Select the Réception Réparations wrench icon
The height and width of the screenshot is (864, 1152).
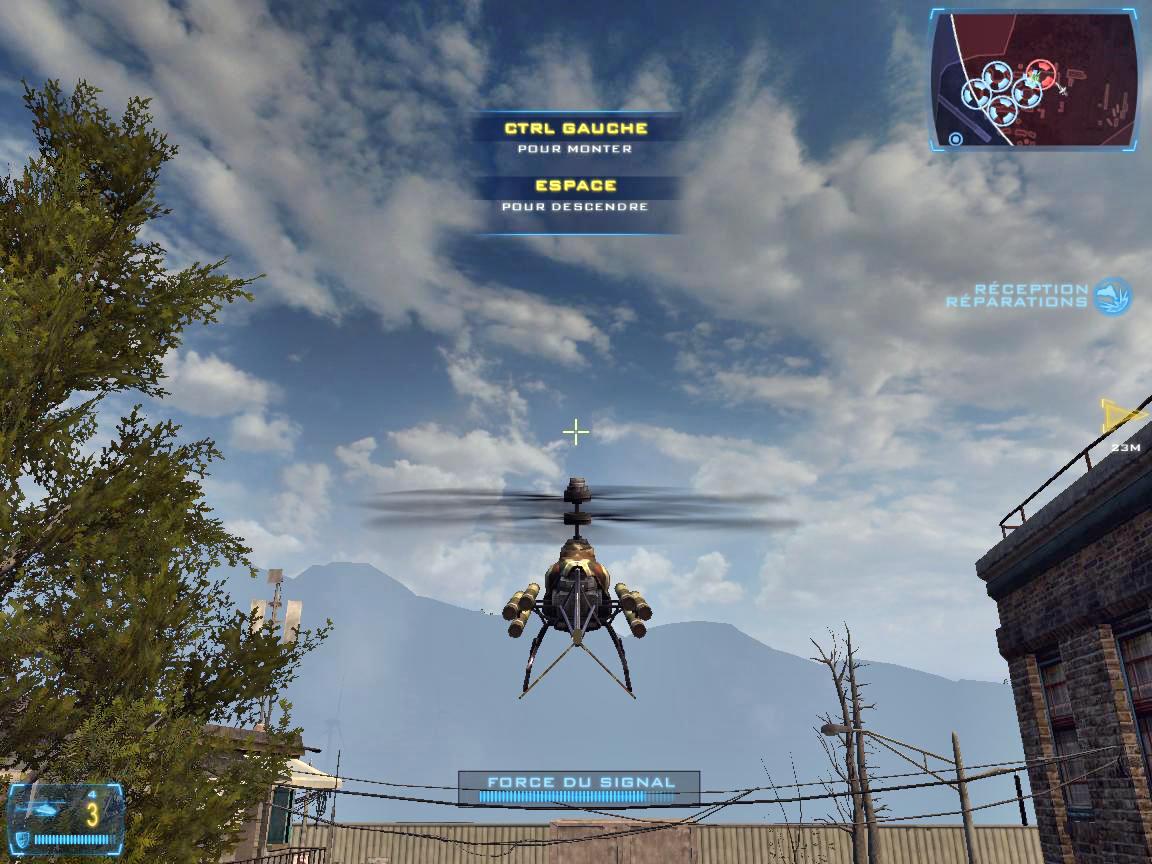(1112, 297)
